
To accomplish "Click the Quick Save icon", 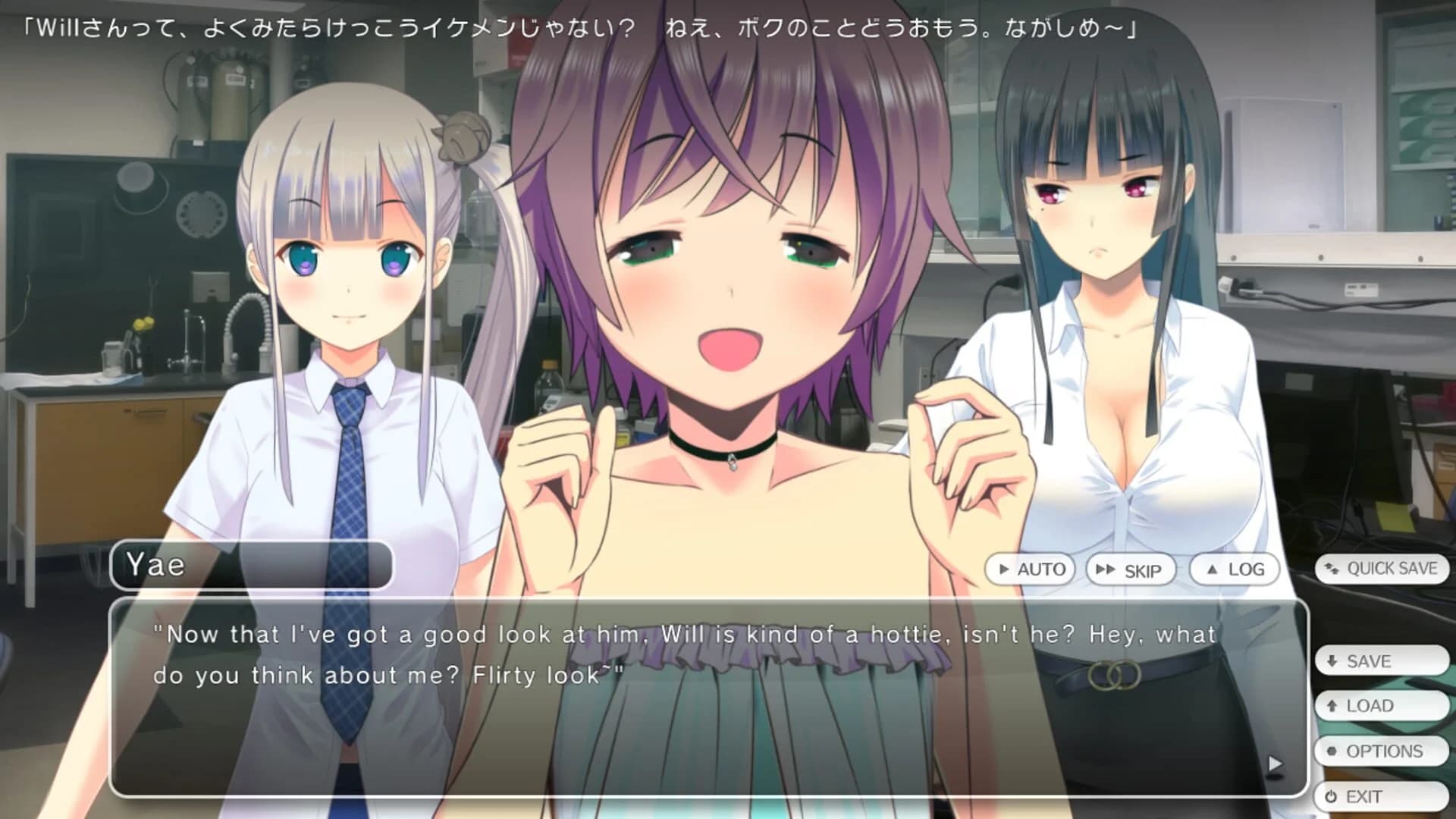I will click(1334, 569).
